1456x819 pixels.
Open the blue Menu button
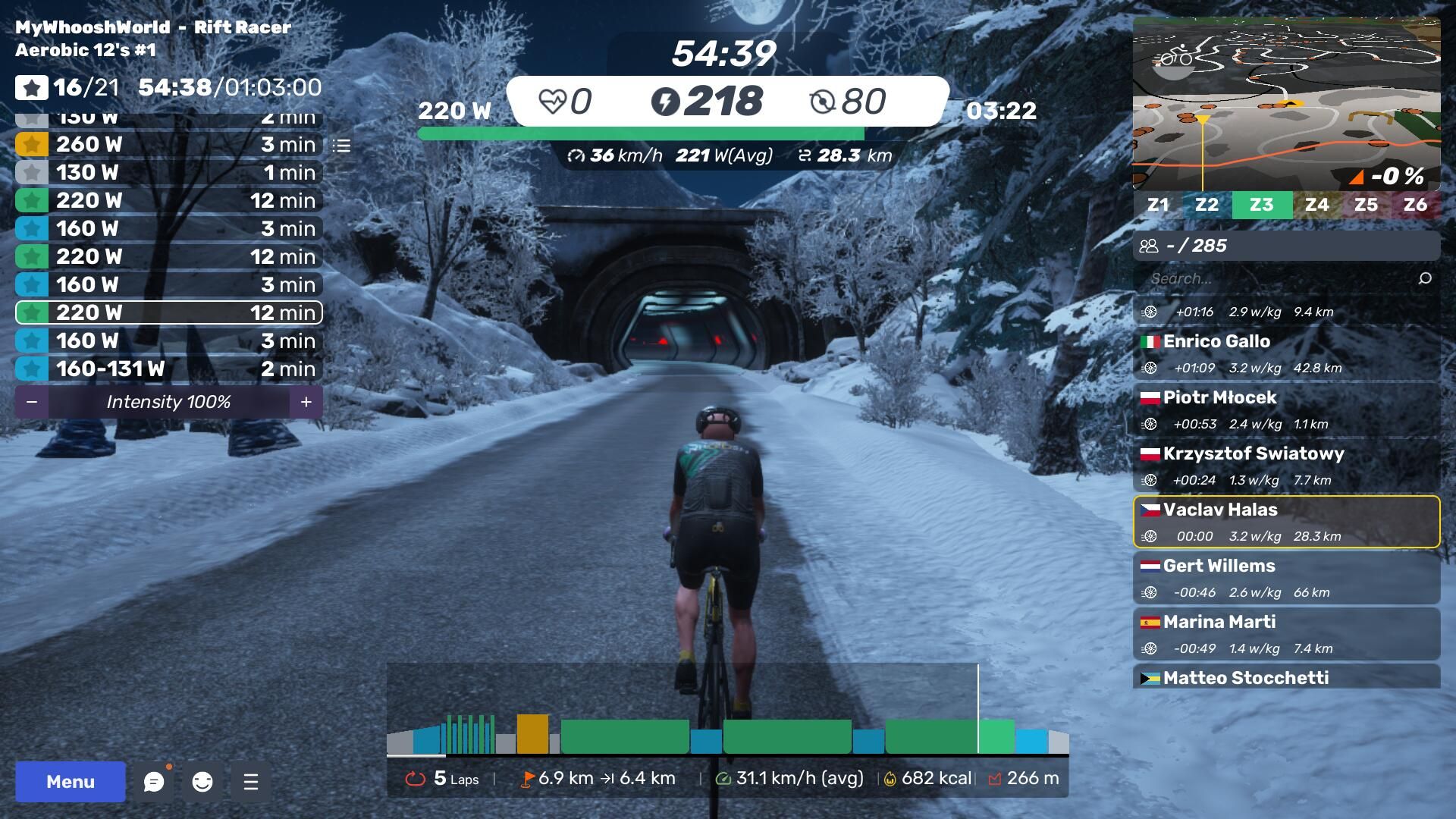click(70, 782)
